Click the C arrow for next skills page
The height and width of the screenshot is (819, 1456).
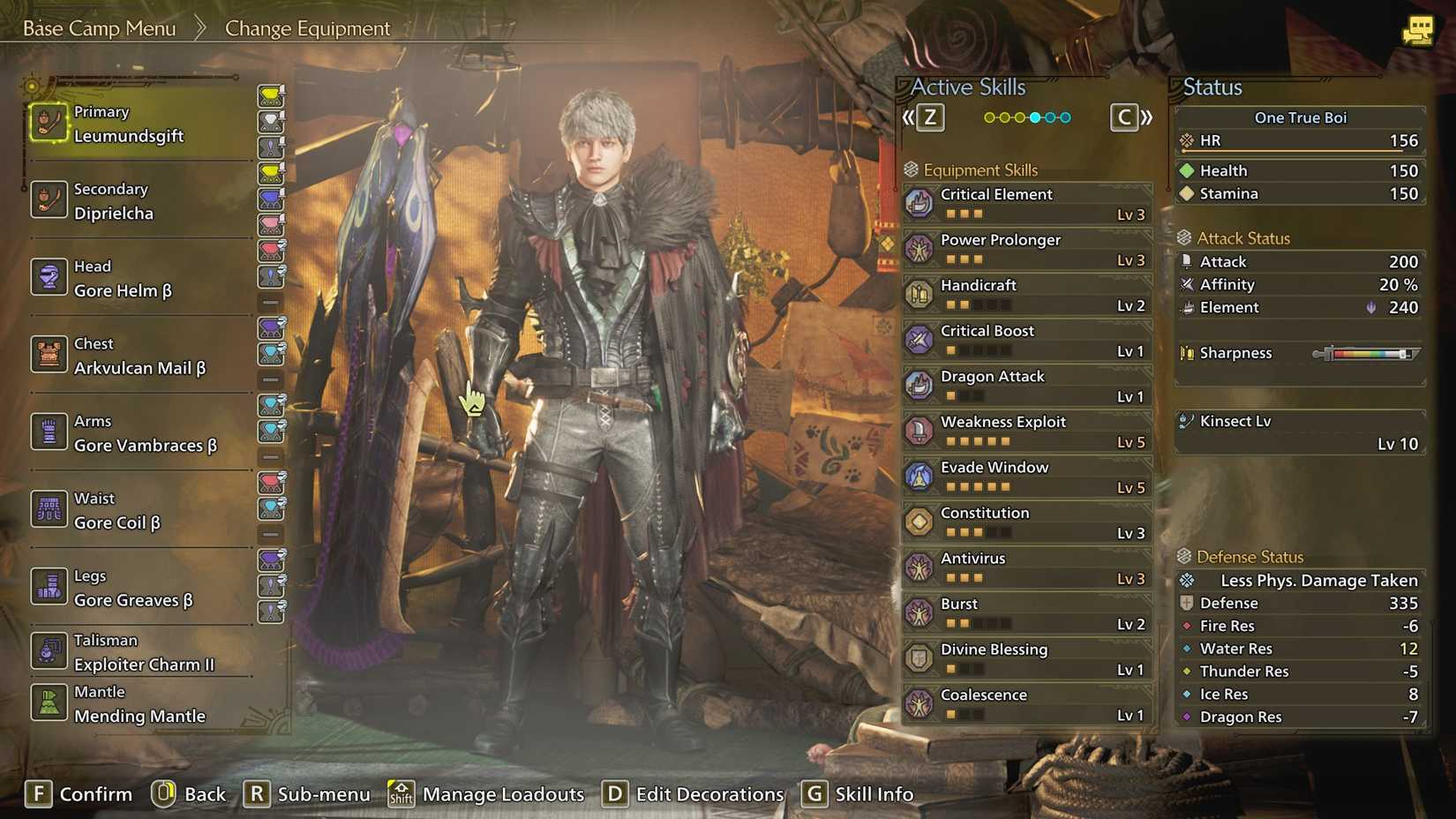click(1124, 116)
